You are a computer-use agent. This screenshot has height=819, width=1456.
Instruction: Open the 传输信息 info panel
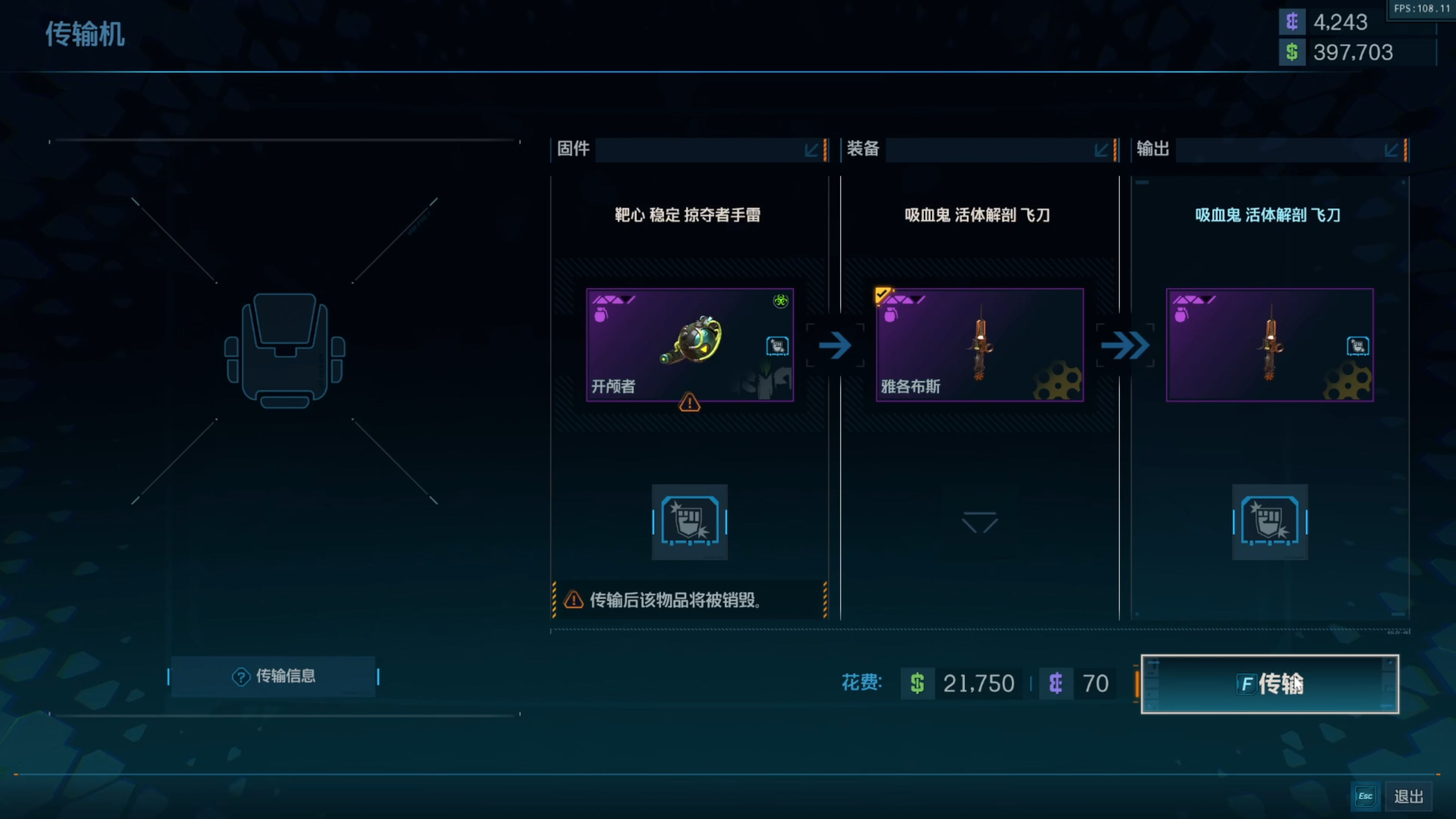coord(273,676)
